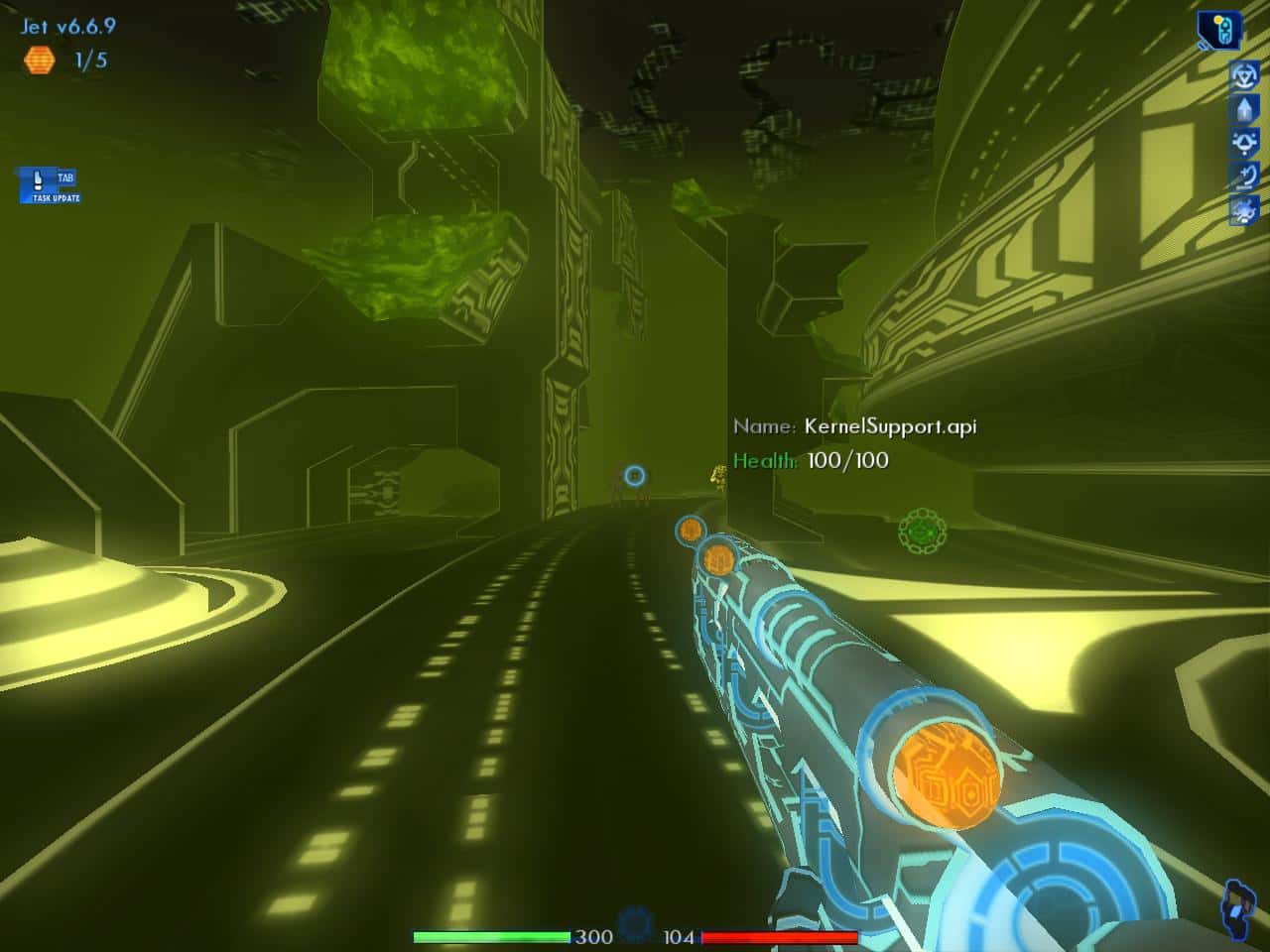Activate the triangular drone ability icon
The width and height of the screenshot is (1270, 952).
(x=1245, y=142)
